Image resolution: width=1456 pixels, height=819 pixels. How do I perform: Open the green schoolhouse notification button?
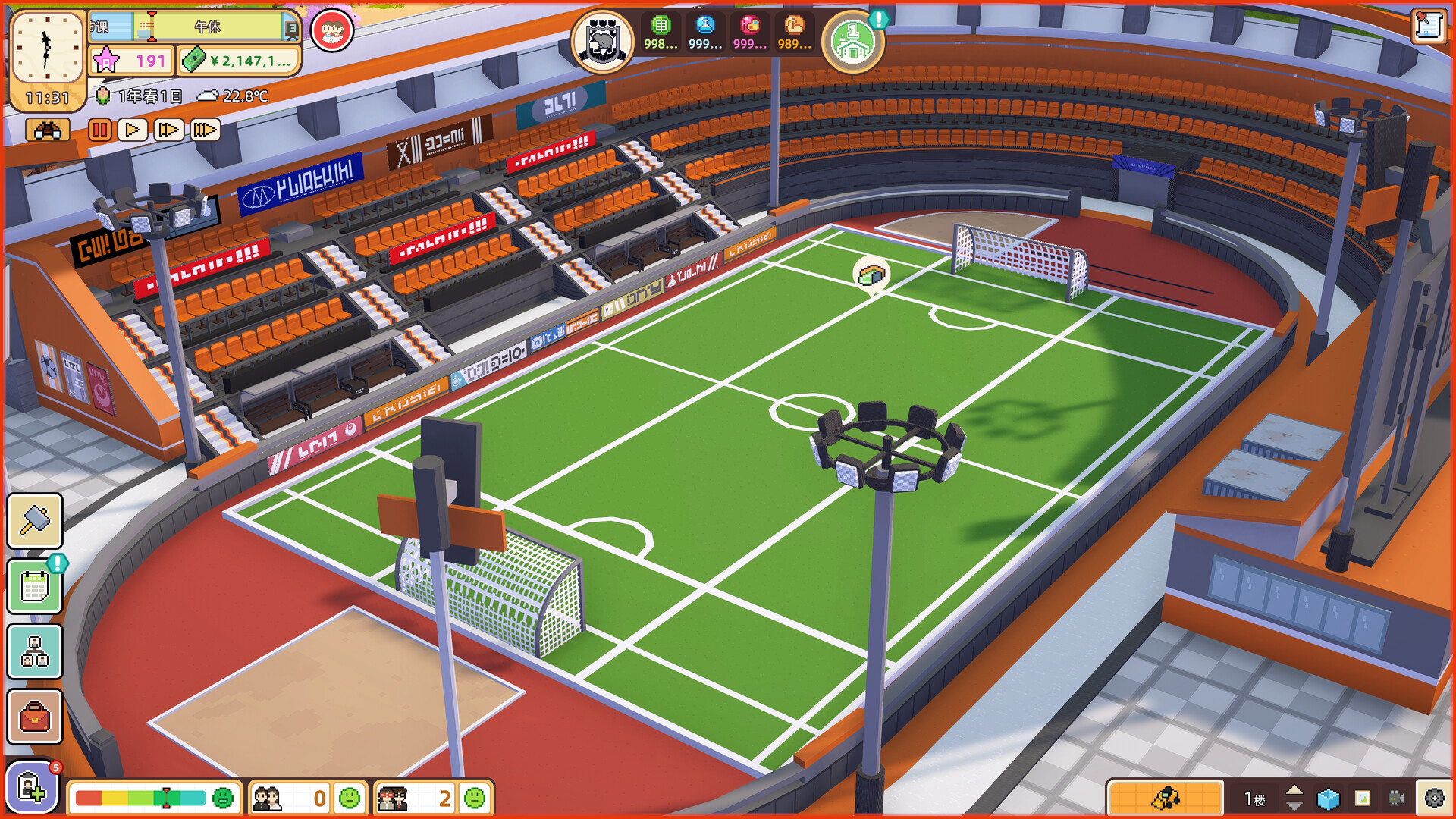coord(853,42)
